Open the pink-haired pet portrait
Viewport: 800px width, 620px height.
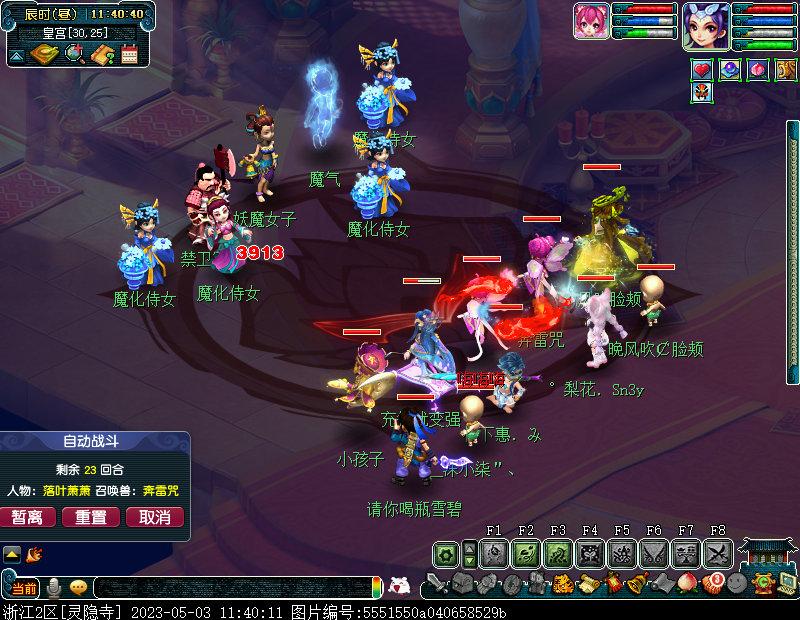(x=592, y=21)
